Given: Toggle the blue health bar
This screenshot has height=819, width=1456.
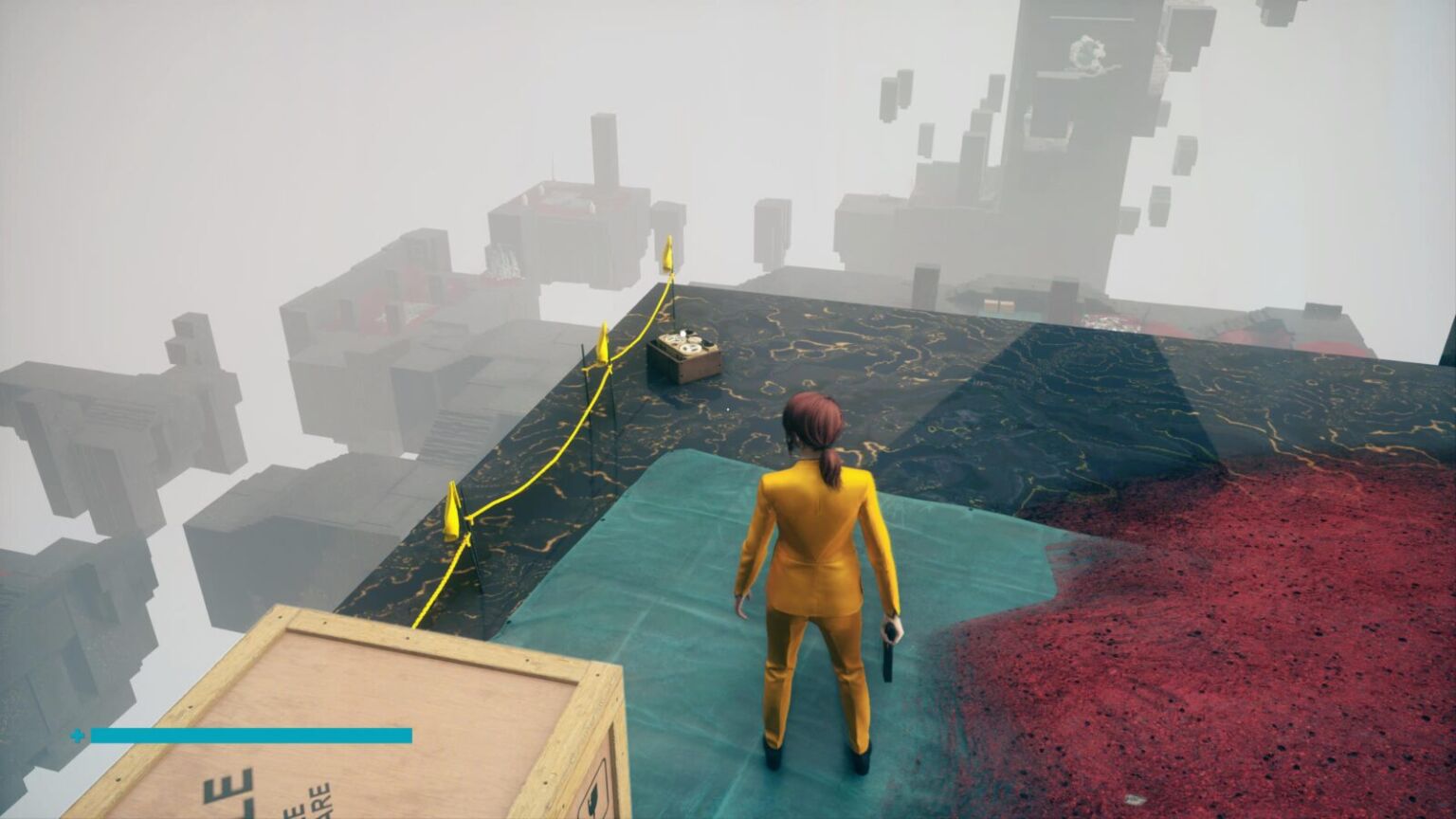Looking at the screenshot, I should [x=251, y=733].
